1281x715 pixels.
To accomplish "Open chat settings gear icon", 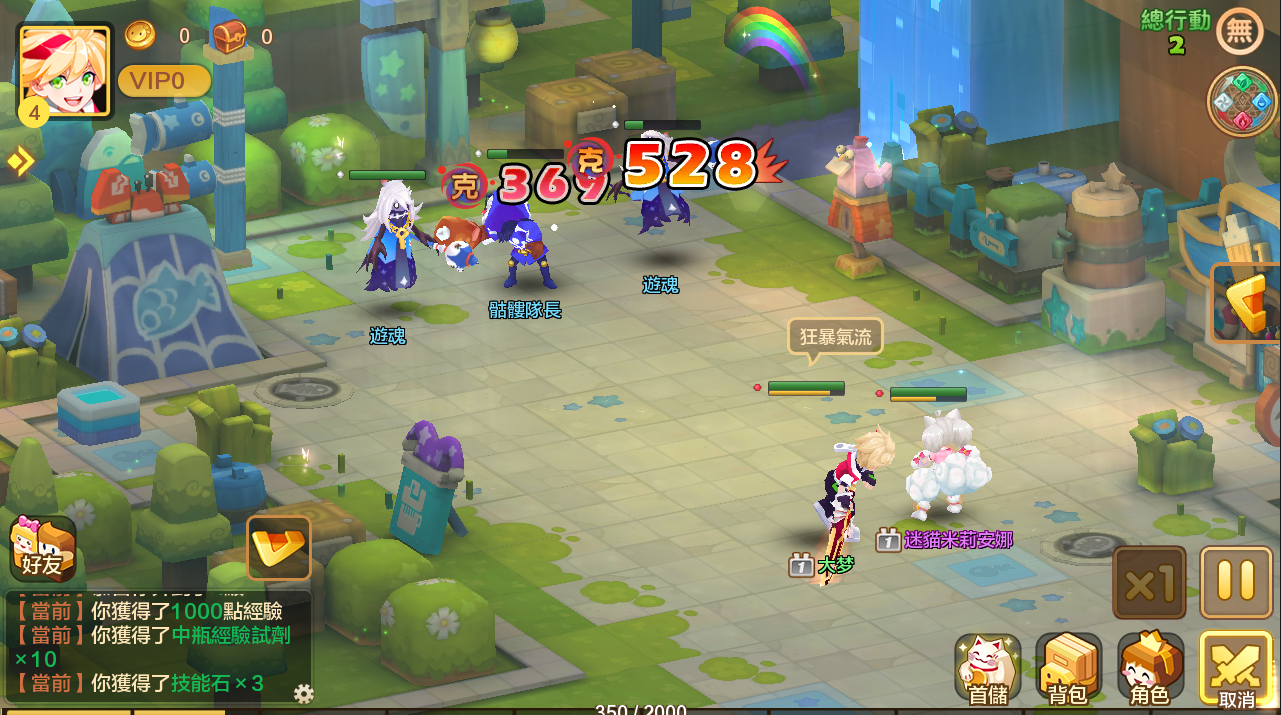I will [x=304, y=693].
